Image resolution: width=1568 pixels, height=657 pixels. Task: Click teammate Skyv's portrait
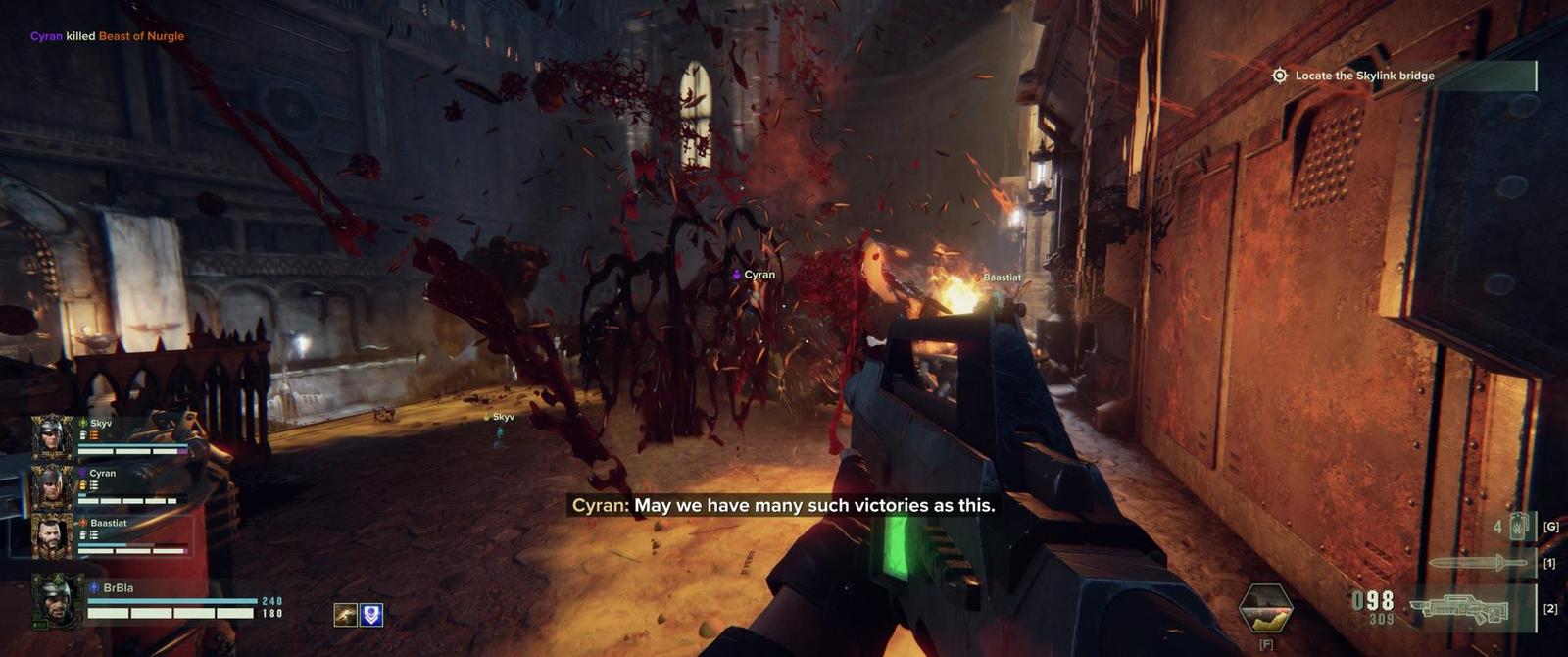(x=53, y=437)
